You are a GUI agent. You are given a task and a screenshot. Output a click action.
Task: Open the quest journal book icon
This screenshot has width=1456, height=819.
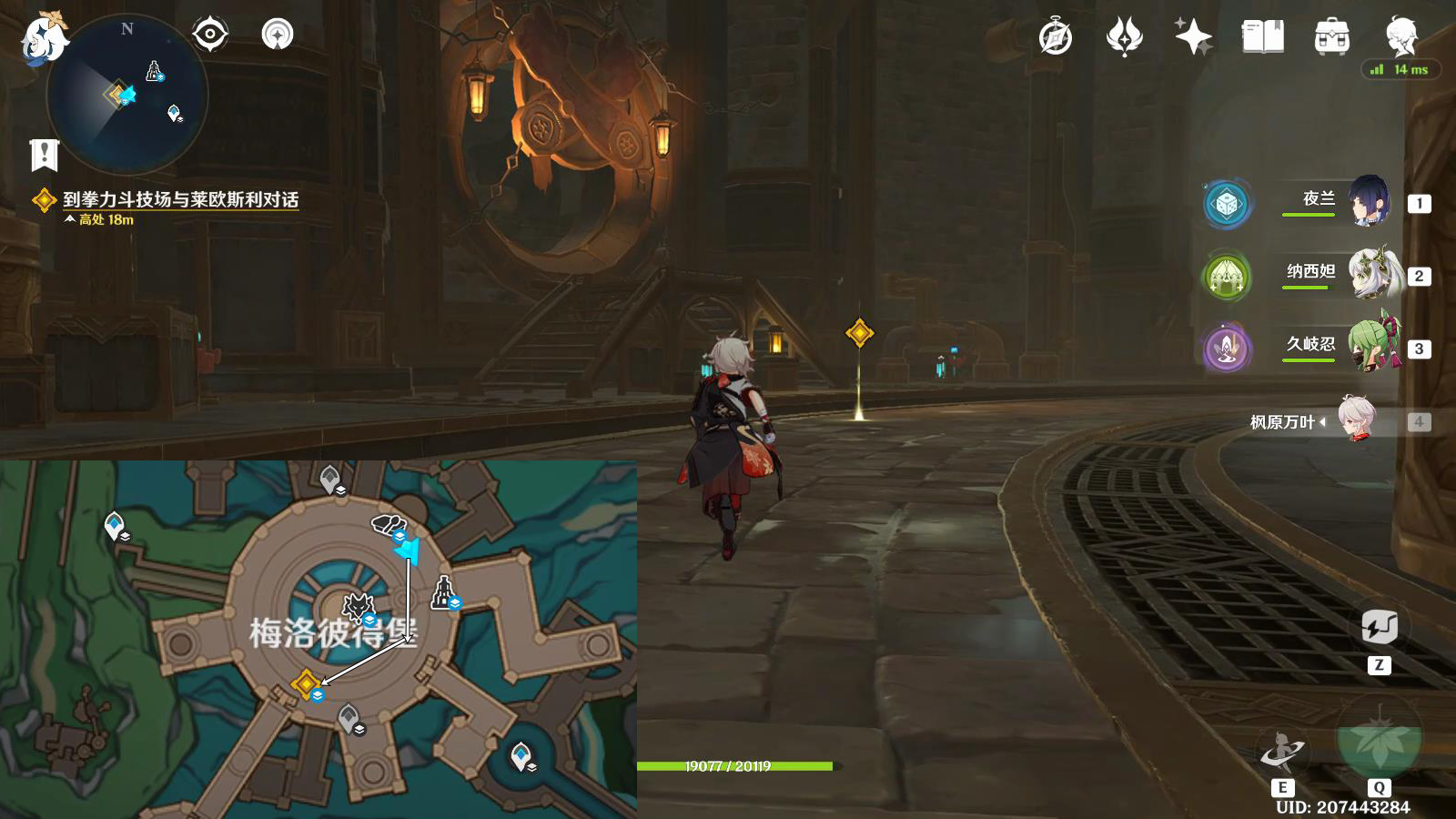coord(1265,36)
